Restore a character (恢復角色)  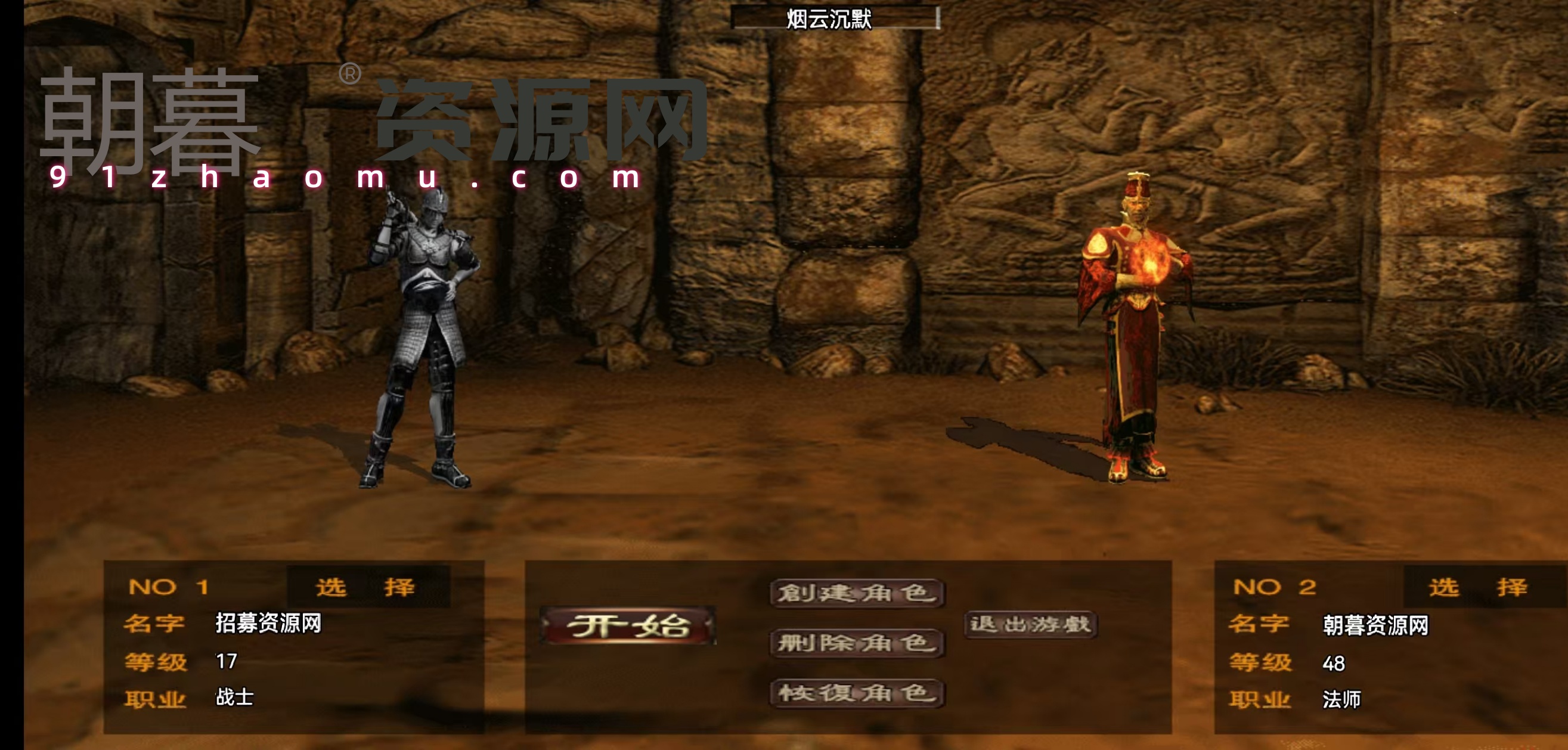[857, 693]
